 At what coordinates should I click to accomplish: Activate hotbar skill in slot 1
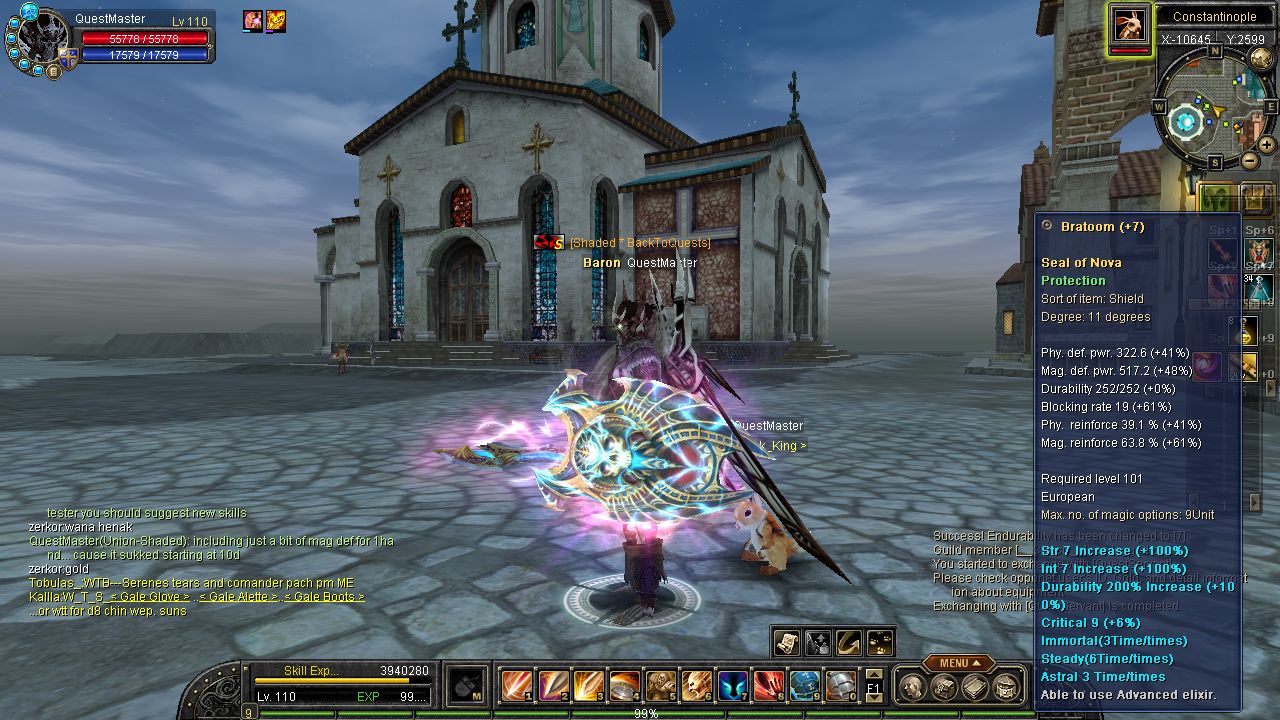pyautogui.click(x=517, y=686)
